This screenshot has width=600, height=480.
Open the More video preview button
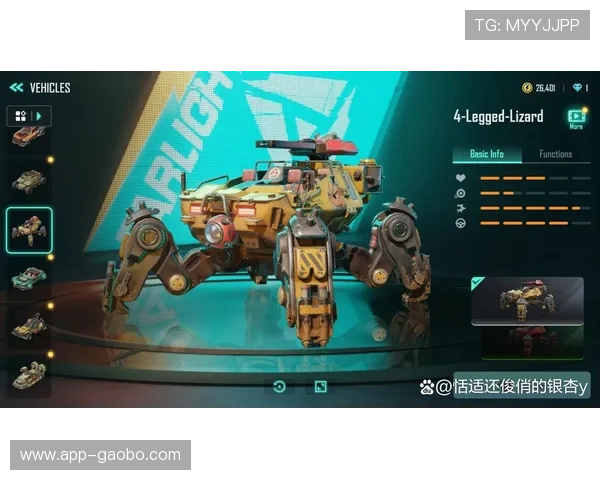(x=576, y=118)
